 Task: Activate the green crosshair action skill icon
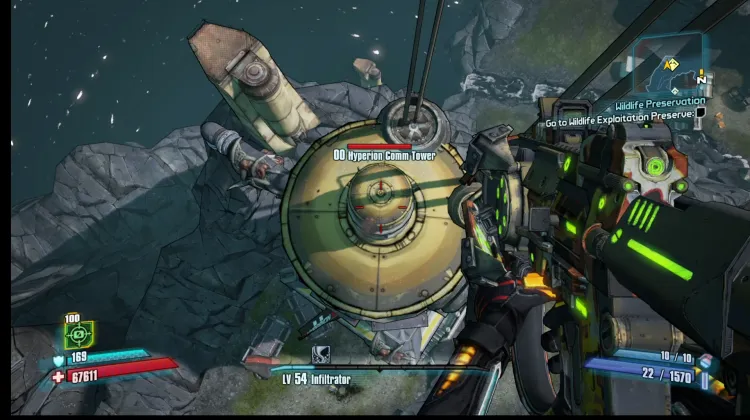pyautogui.click(x=79, y=335)
